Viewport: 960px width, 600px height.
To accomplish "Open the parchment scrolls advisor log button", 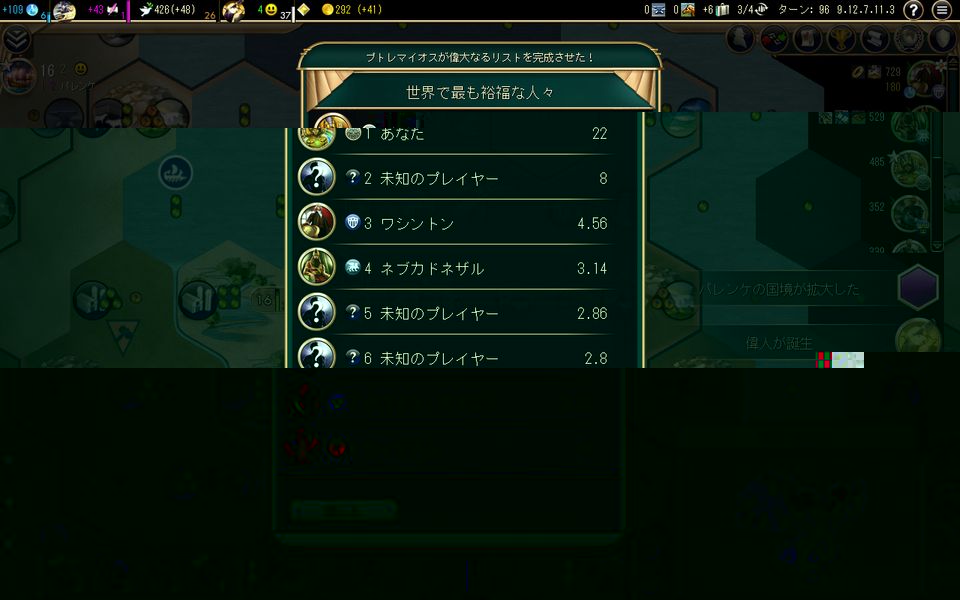I will click(x=873, y=39).
